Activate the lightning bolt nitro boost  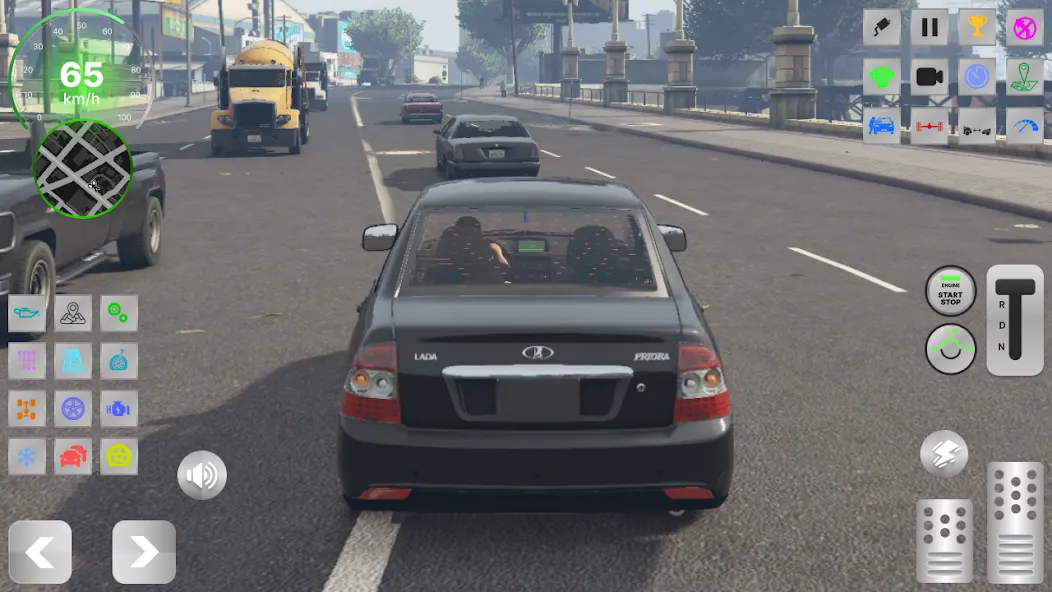[x=944, y=454]
